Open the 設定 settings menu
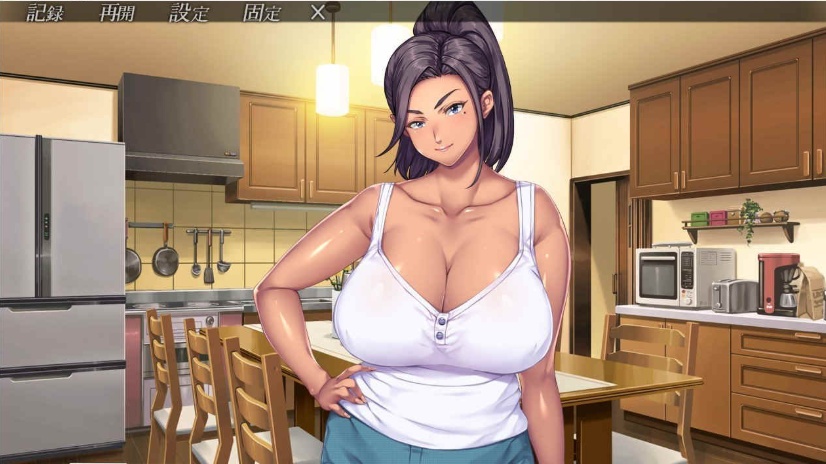Image resolution: width=826 pixels, height=464 pixels. [x=189, y=13]
